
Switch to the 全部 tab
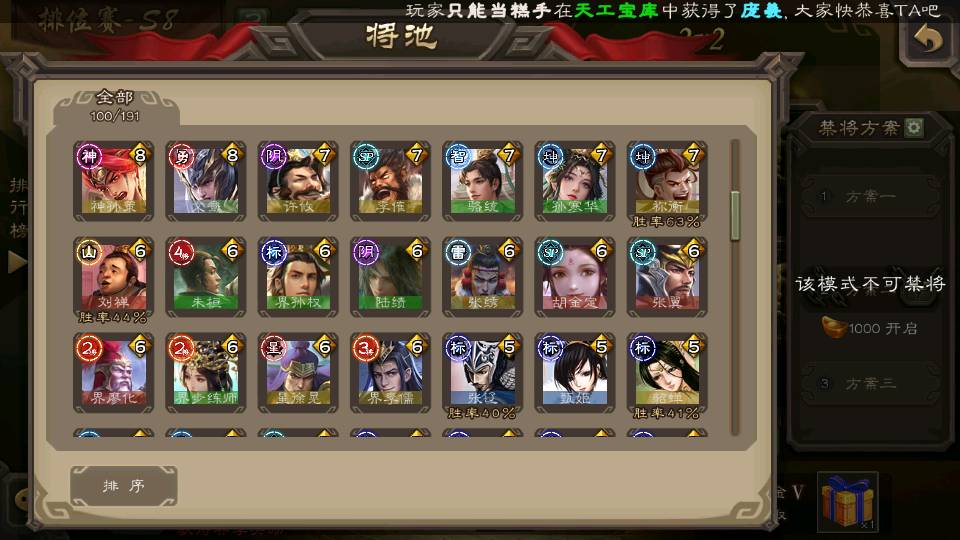coord(116,105)
